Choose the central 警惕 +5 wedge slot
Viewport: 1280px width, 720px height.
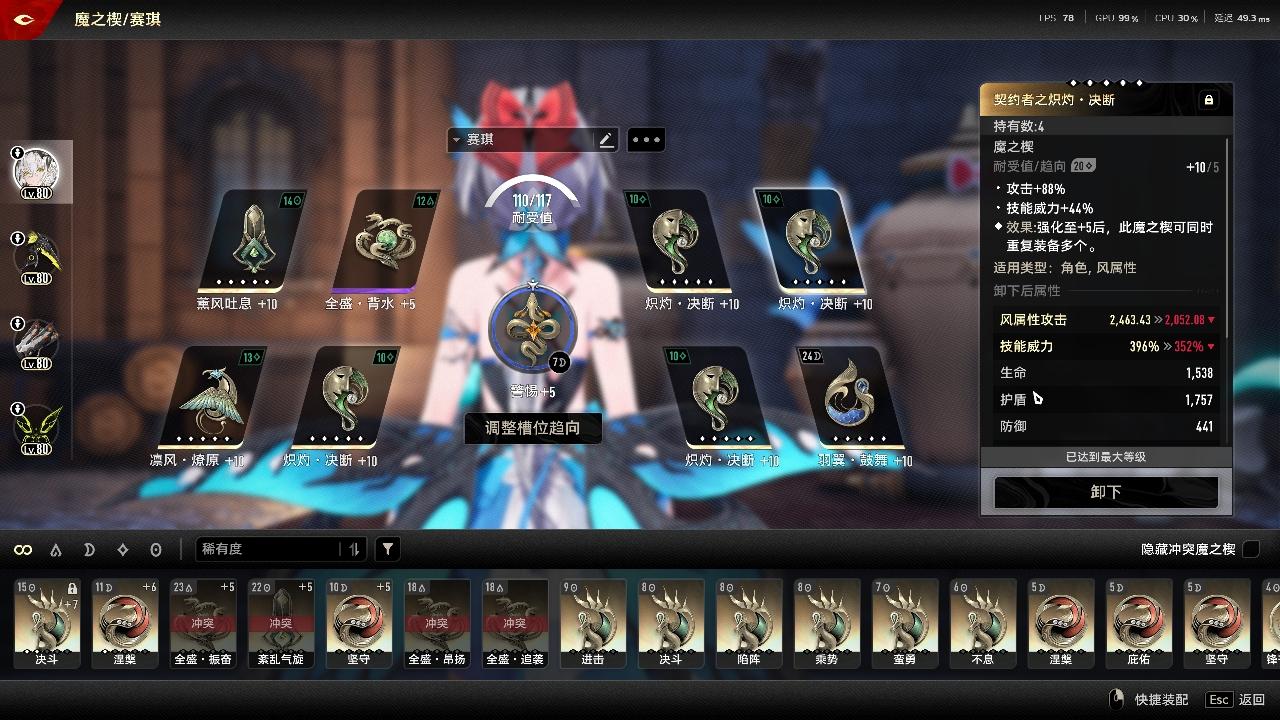[x=532, y=330]
